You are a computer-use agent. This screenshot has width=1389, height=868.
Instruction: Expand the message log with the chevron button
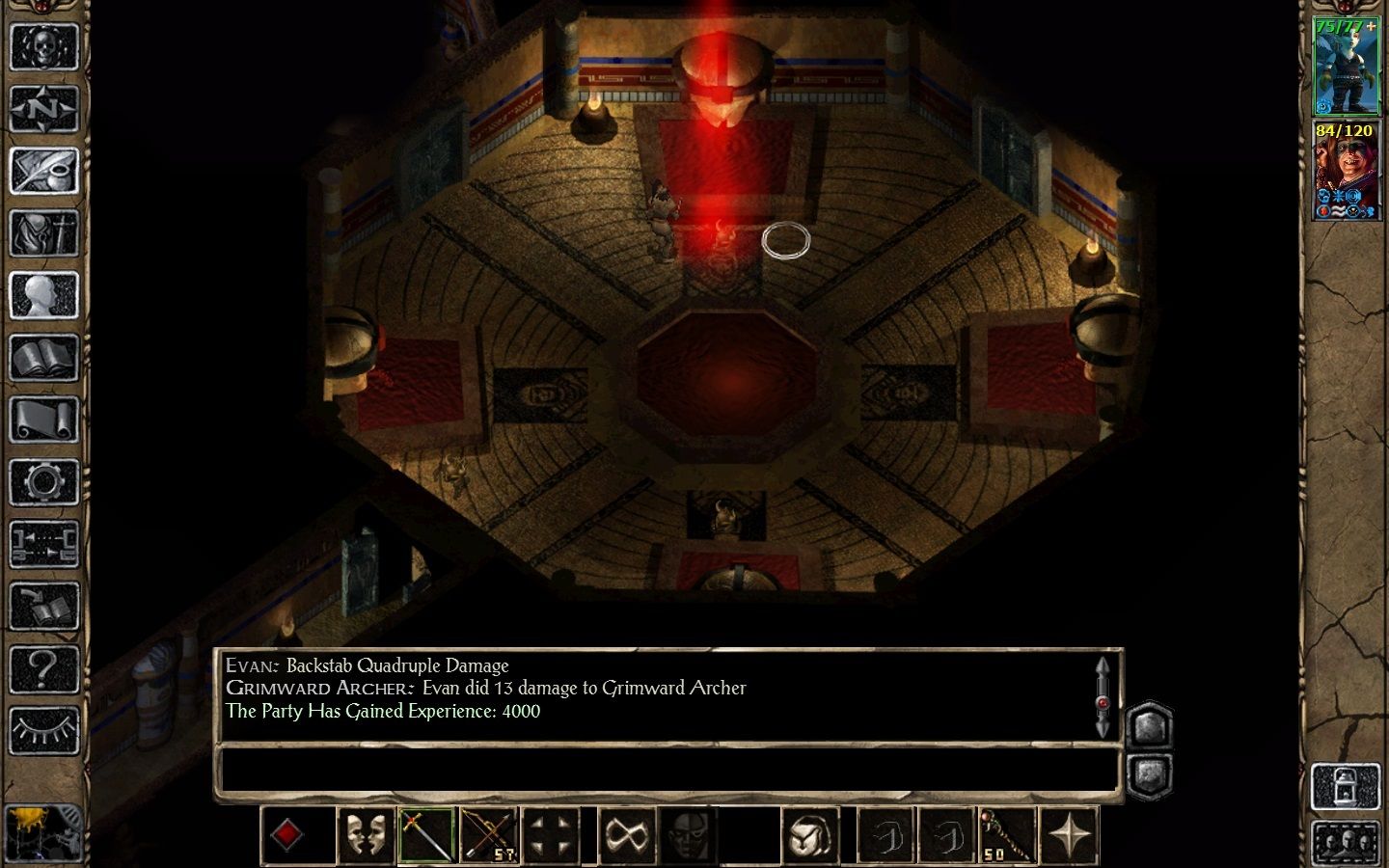point(1150,723)
